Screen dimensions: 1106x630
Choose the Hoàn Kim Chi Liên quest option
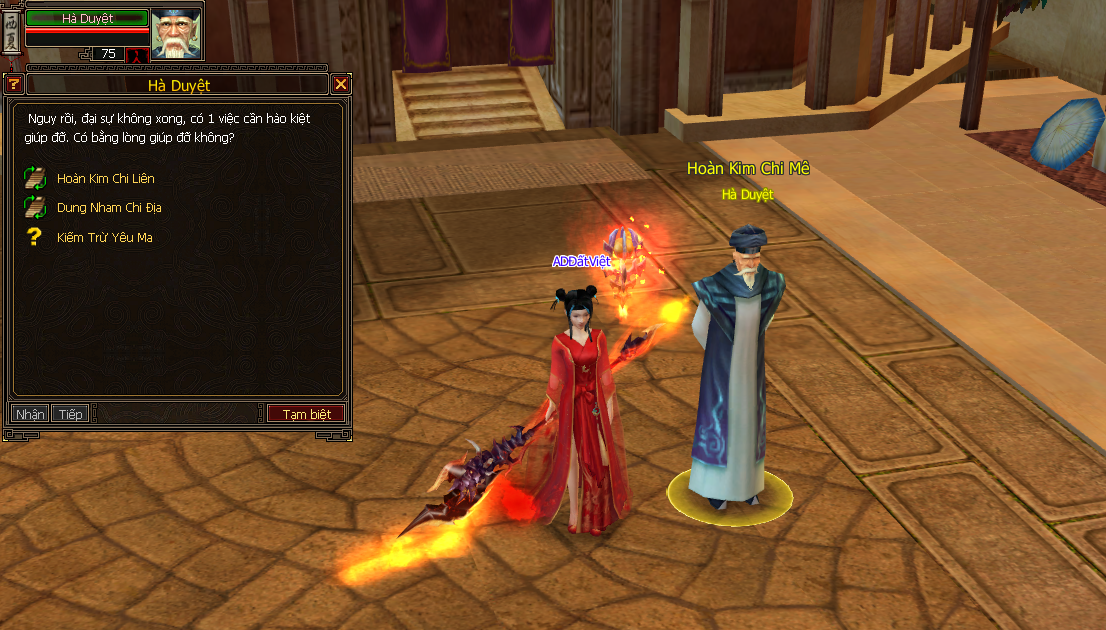(105, 179)
